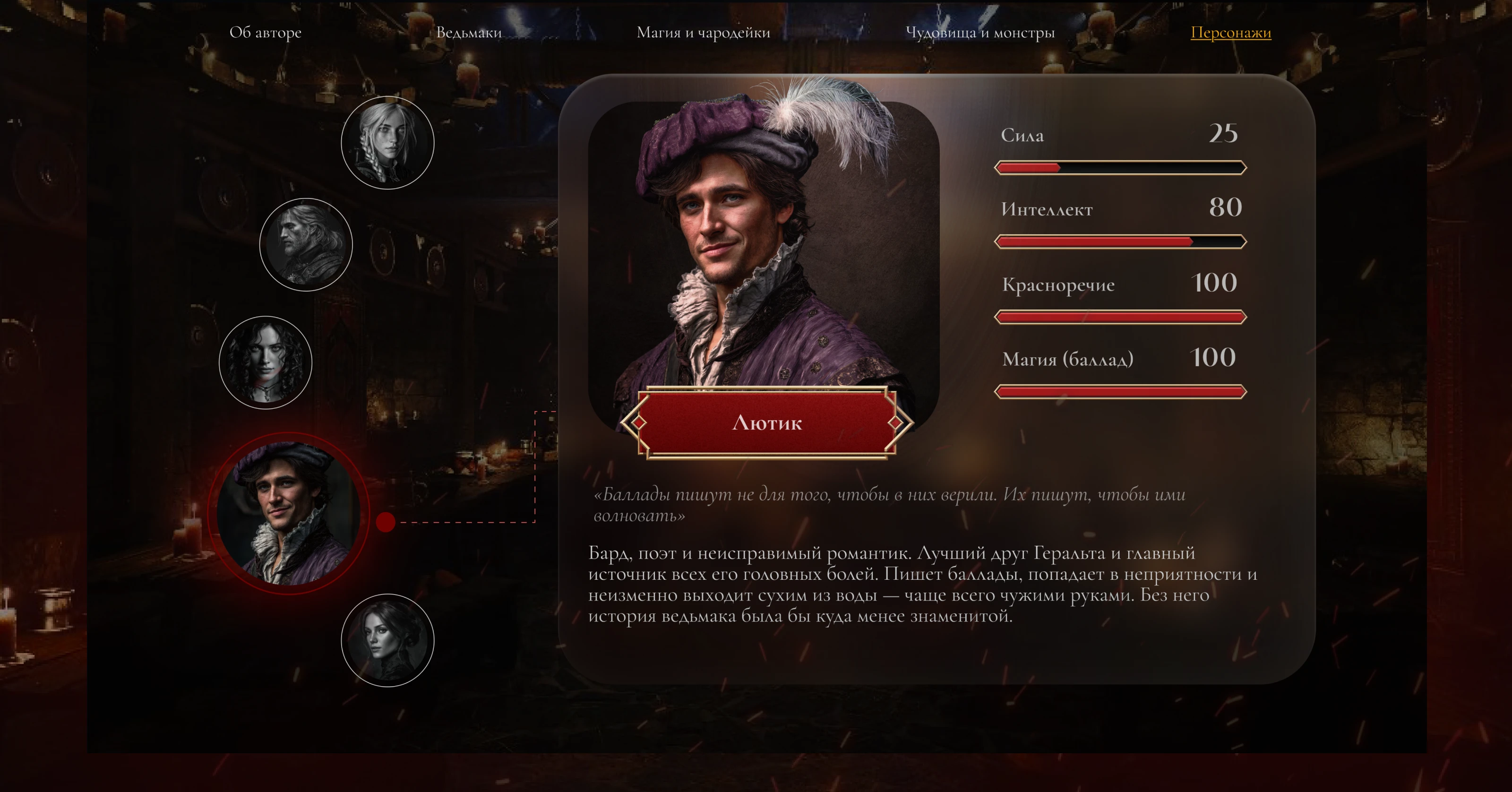Click the full Красноречие stat bar
The height and width of the screenshot is (792, 1512).
point(1120,317)
